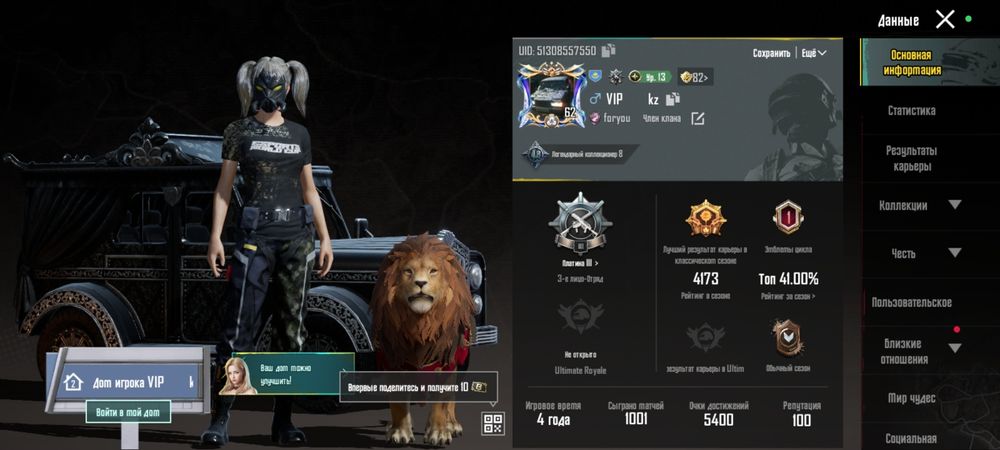Open the Ещё dropdown
The image size is (1000, 450).
click(814, 53)
